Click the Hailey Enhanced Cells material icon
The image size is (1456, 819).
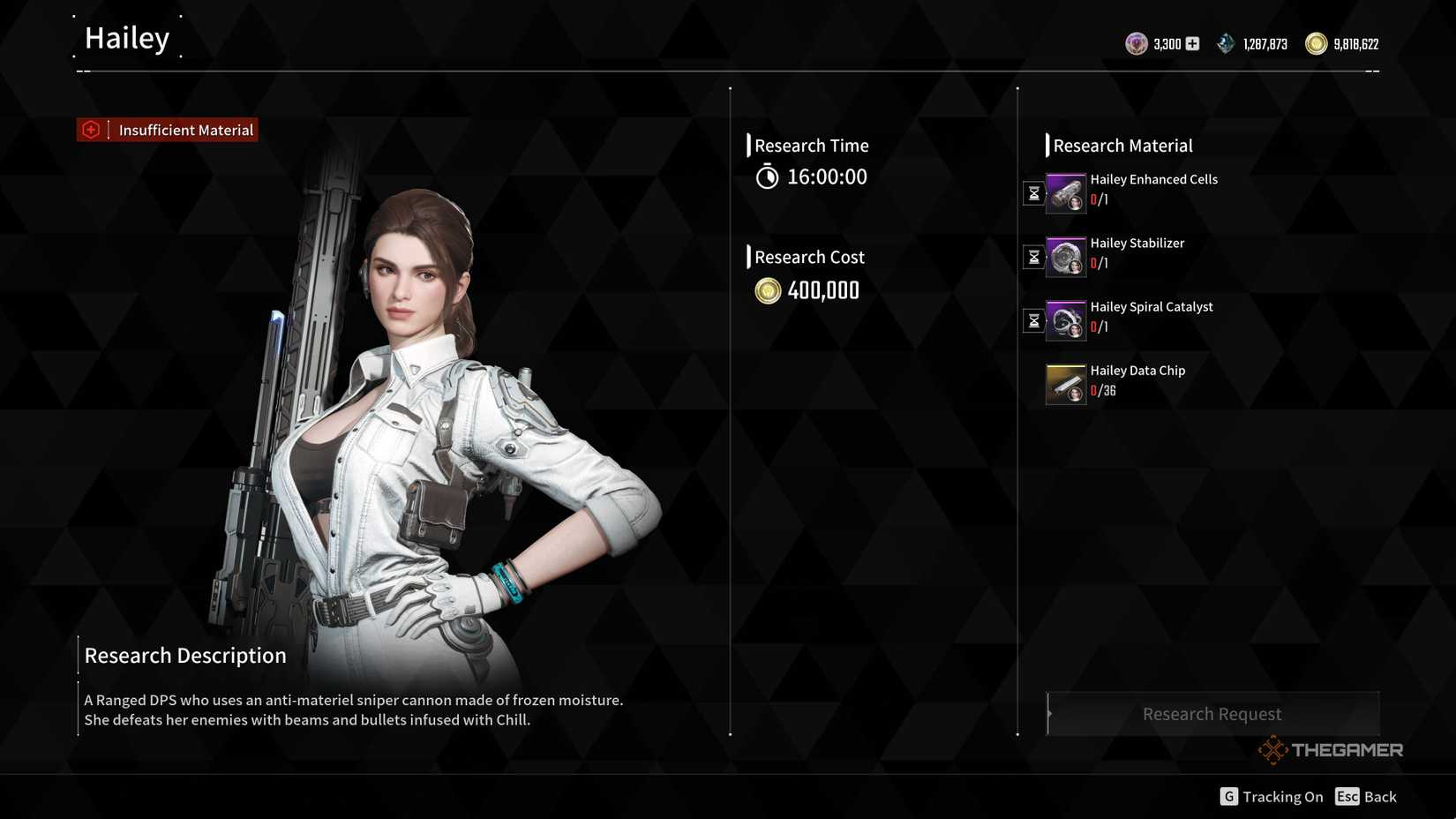(x=1065, y=192)
